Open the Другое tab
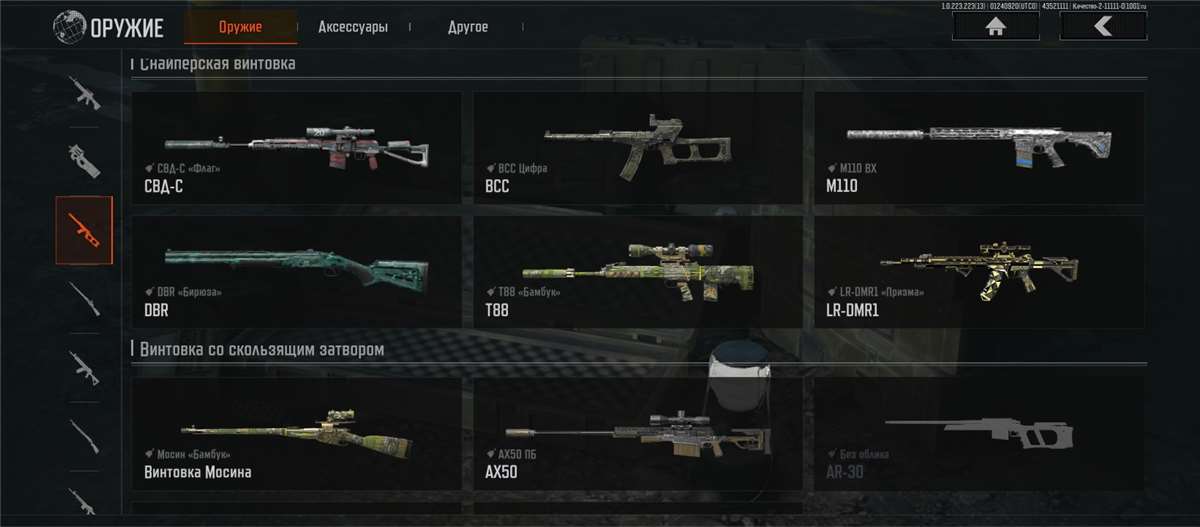This screenshot has height=527, width=1200. [x=468, y=27]
